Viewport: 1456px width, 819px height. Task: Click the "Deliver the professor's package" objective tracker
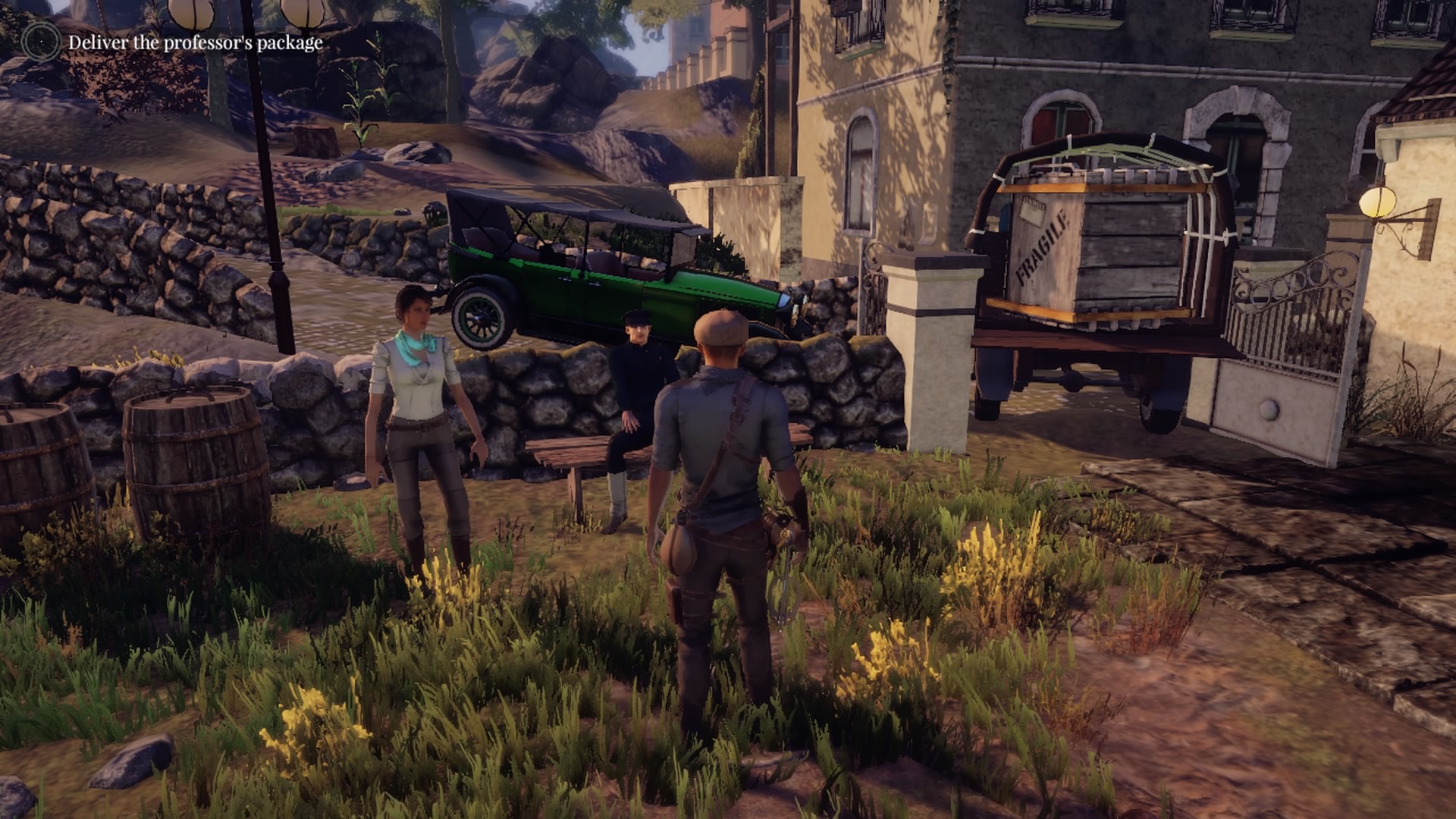coord(195,42)
